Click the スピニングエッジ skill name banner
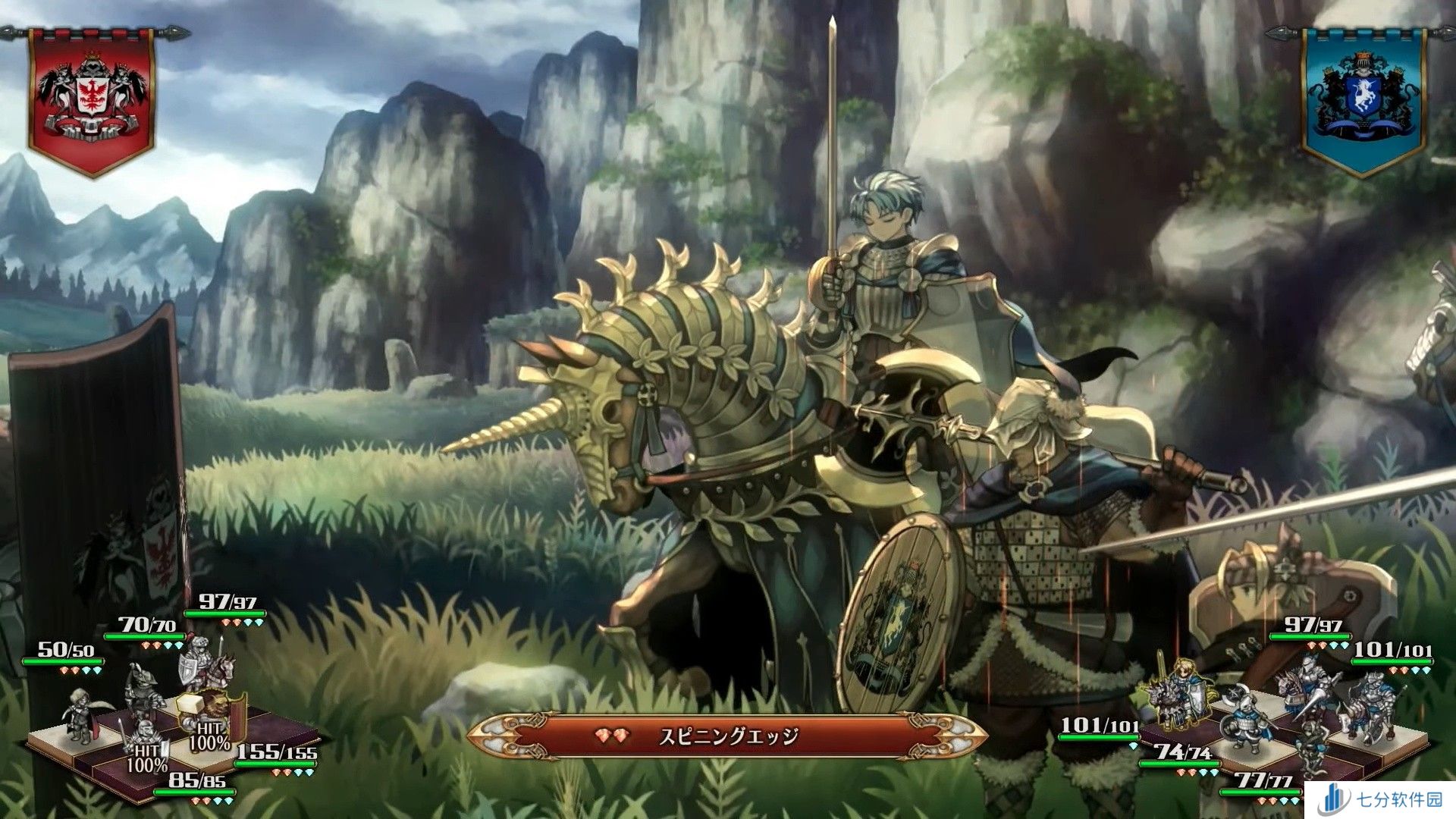This screenshot has height=819, width=1456. (726, 736)
